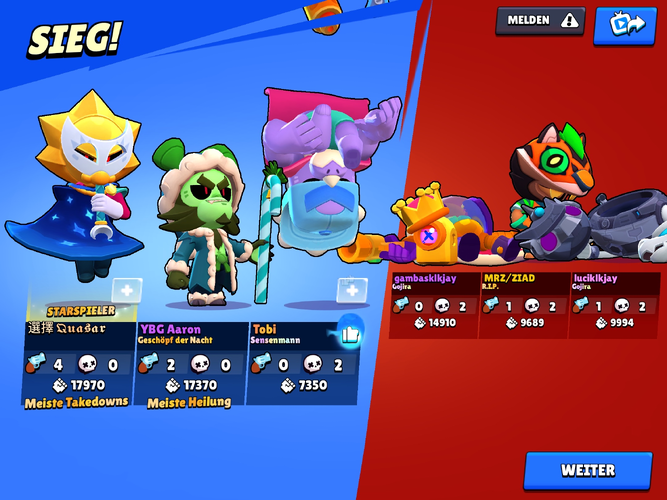Report a player using MELDEN
Image resolution: width=667 pixels, height=500 pixels.
point(540,20)
